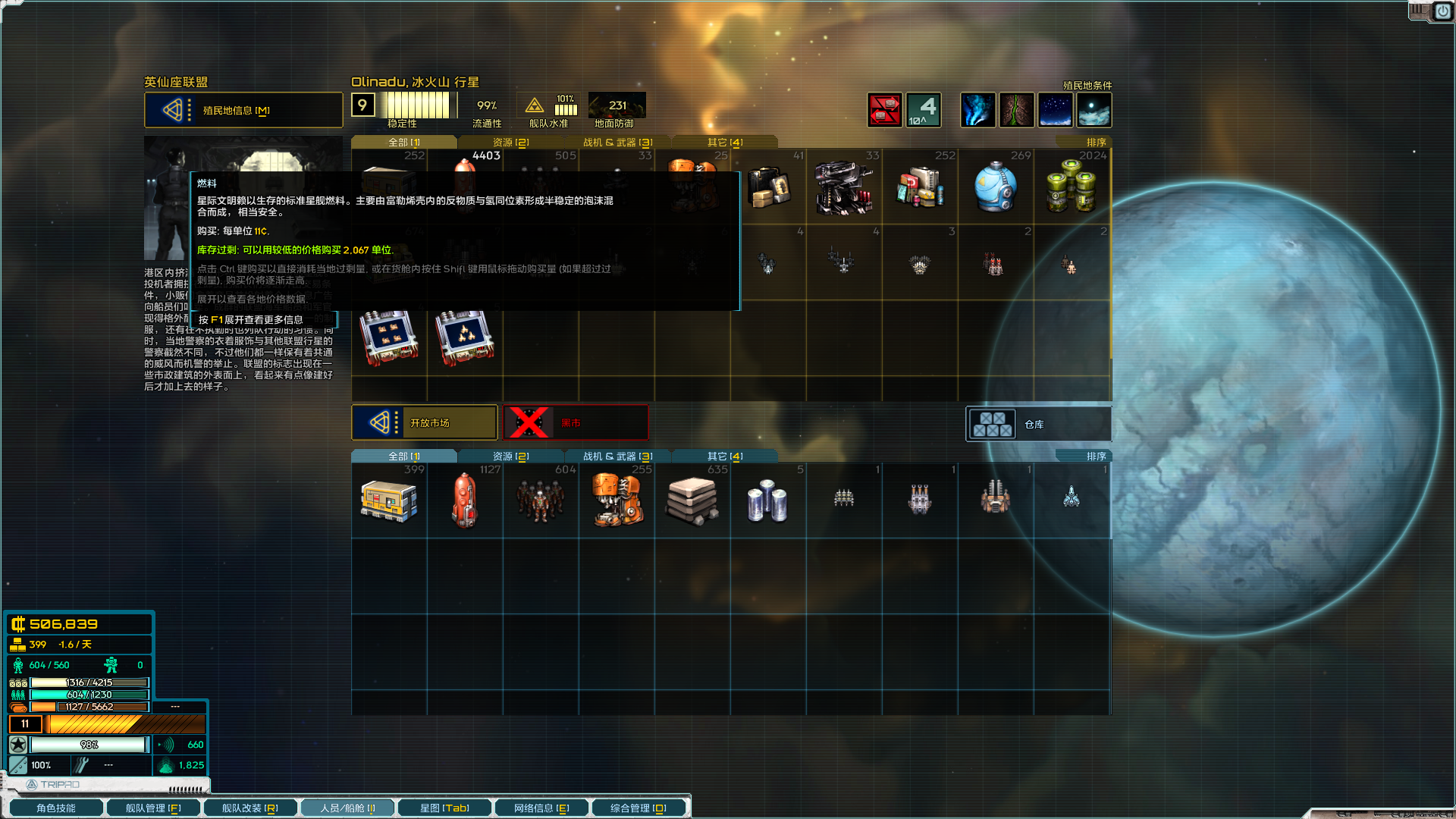Open 星图 [Tab] from bottom bar

coord(444,807)
